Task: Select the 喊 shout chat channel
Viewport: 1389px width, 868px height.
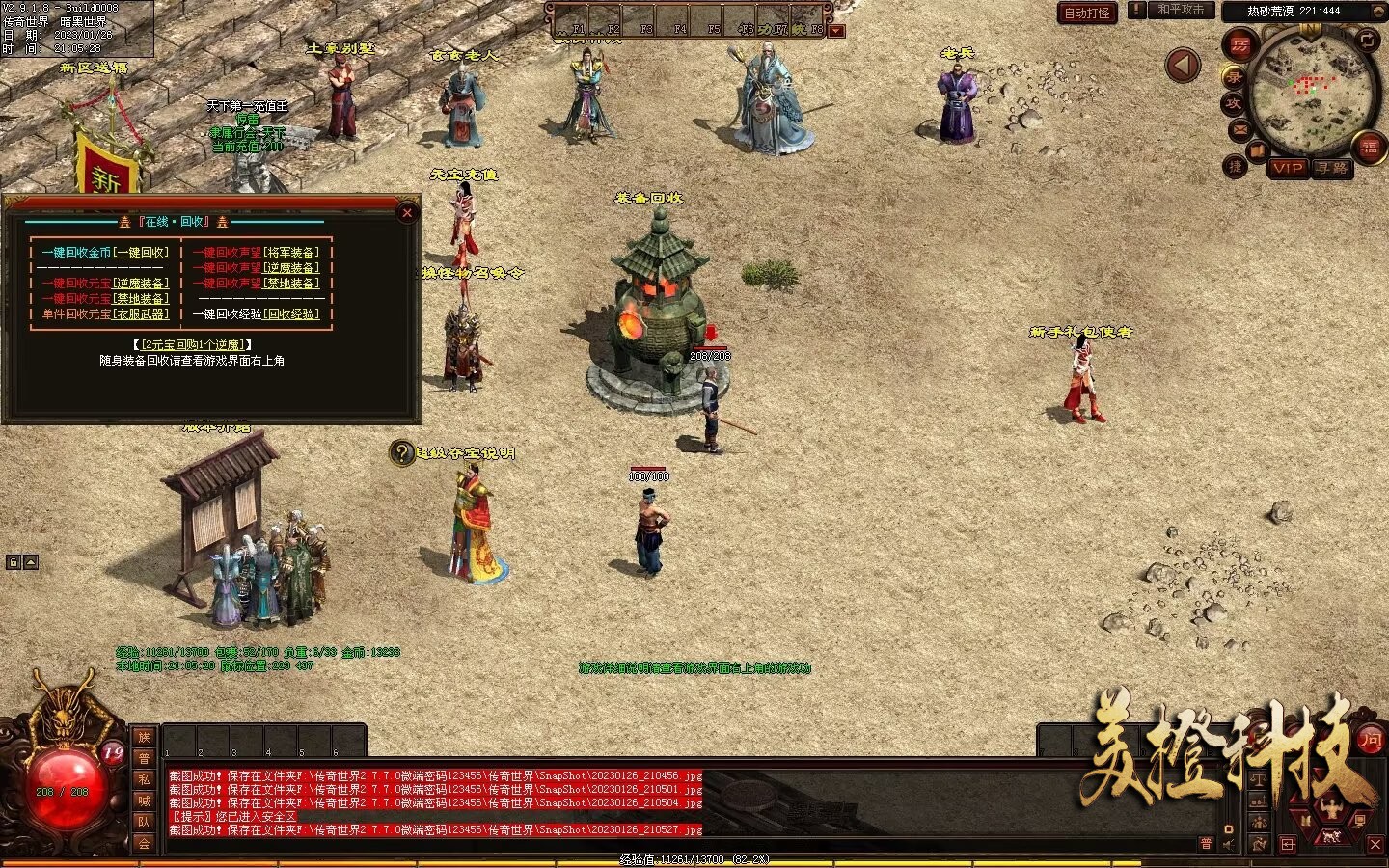Action: pyautogui.click(x=144, y=800)
